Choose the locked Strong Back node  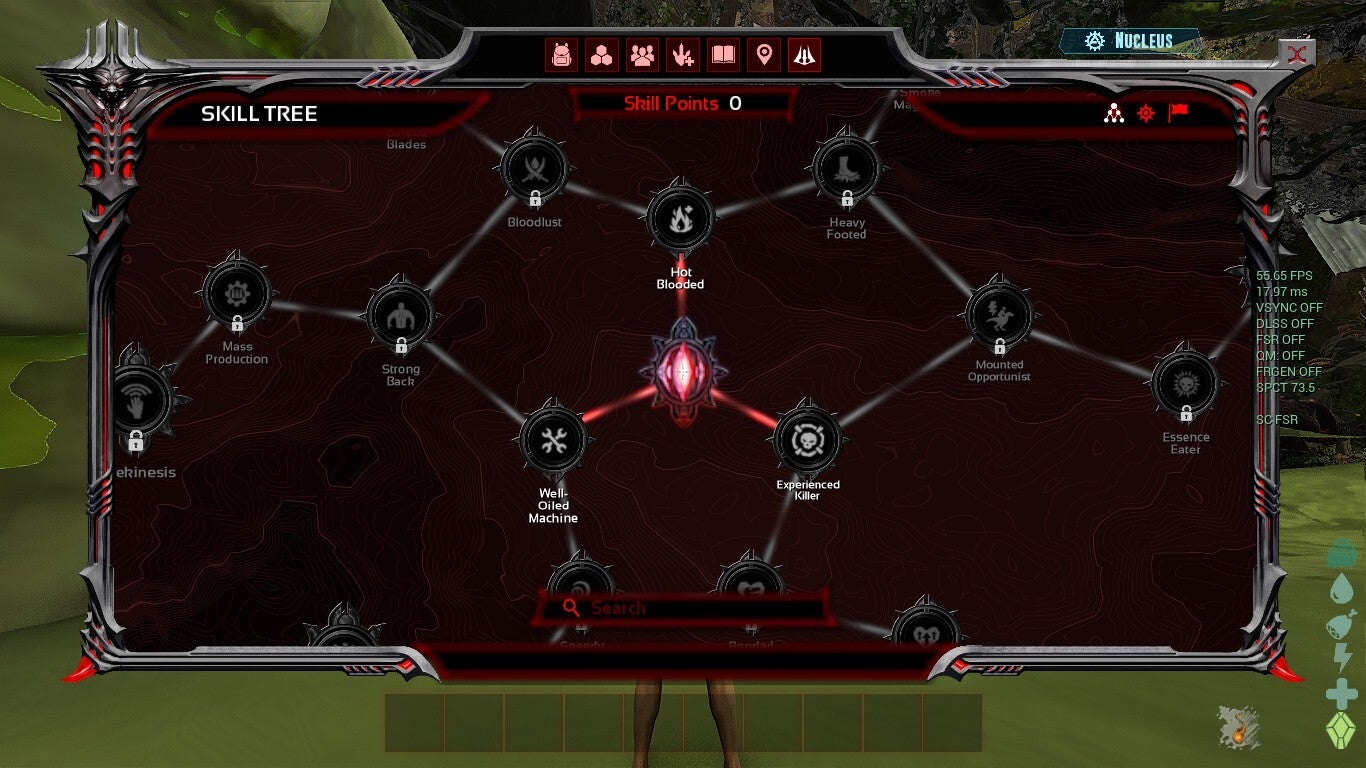point(400,317)
